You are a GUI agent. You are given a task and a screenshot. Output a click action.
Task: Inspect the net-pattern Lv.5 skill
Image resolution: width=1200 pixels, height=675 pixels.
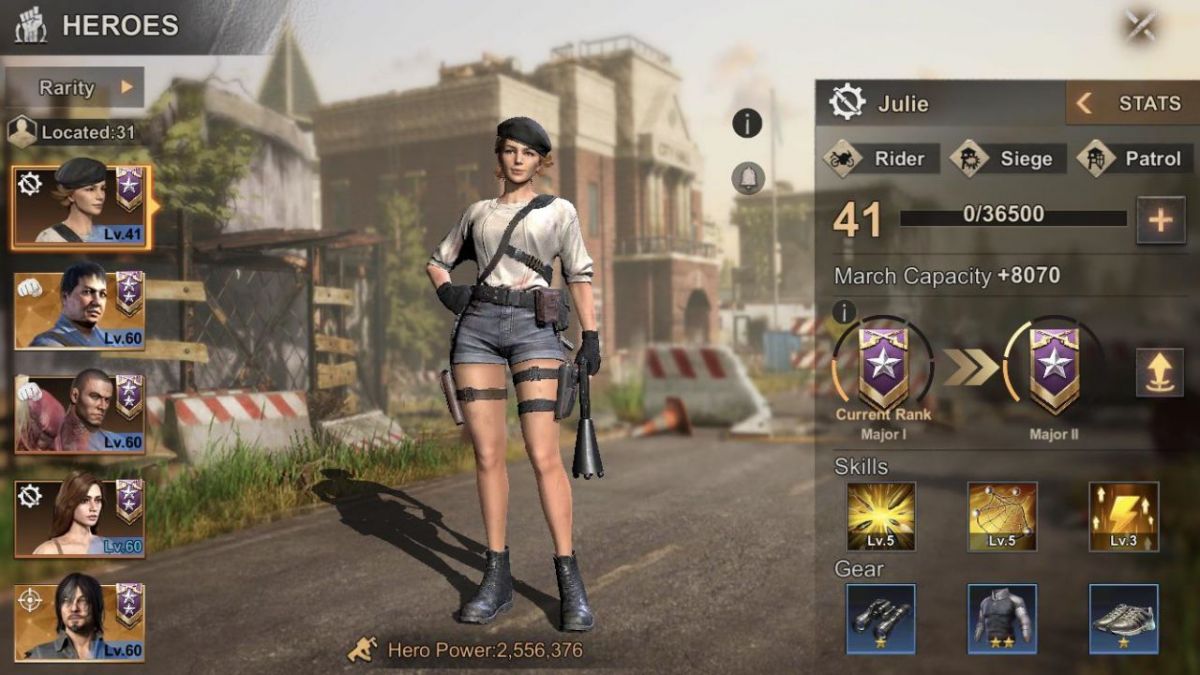coord(1002,516)
